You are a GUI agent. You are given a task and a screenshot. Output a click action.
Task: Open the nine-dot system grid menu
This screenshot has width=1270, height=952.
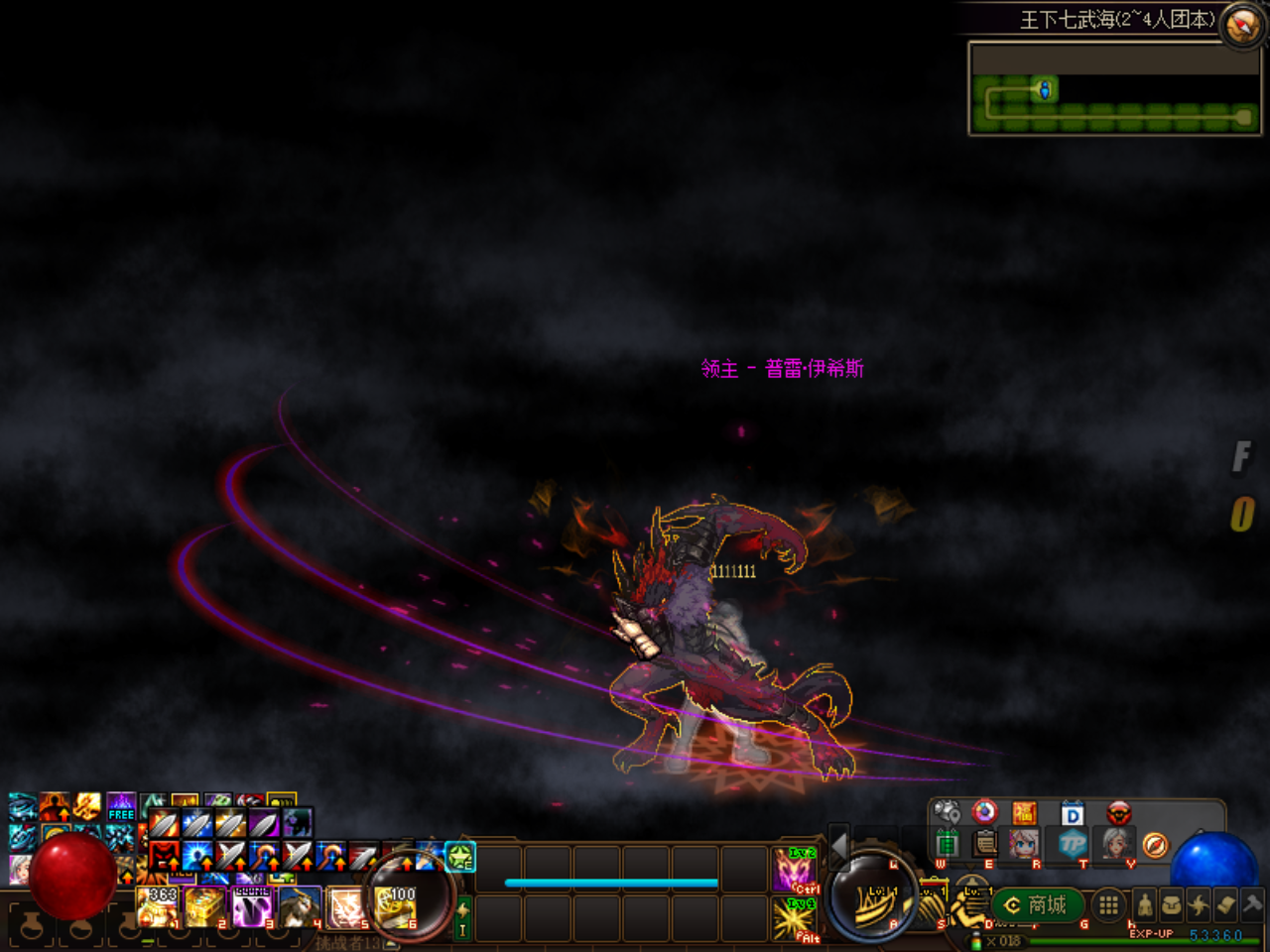(1108, 906)
